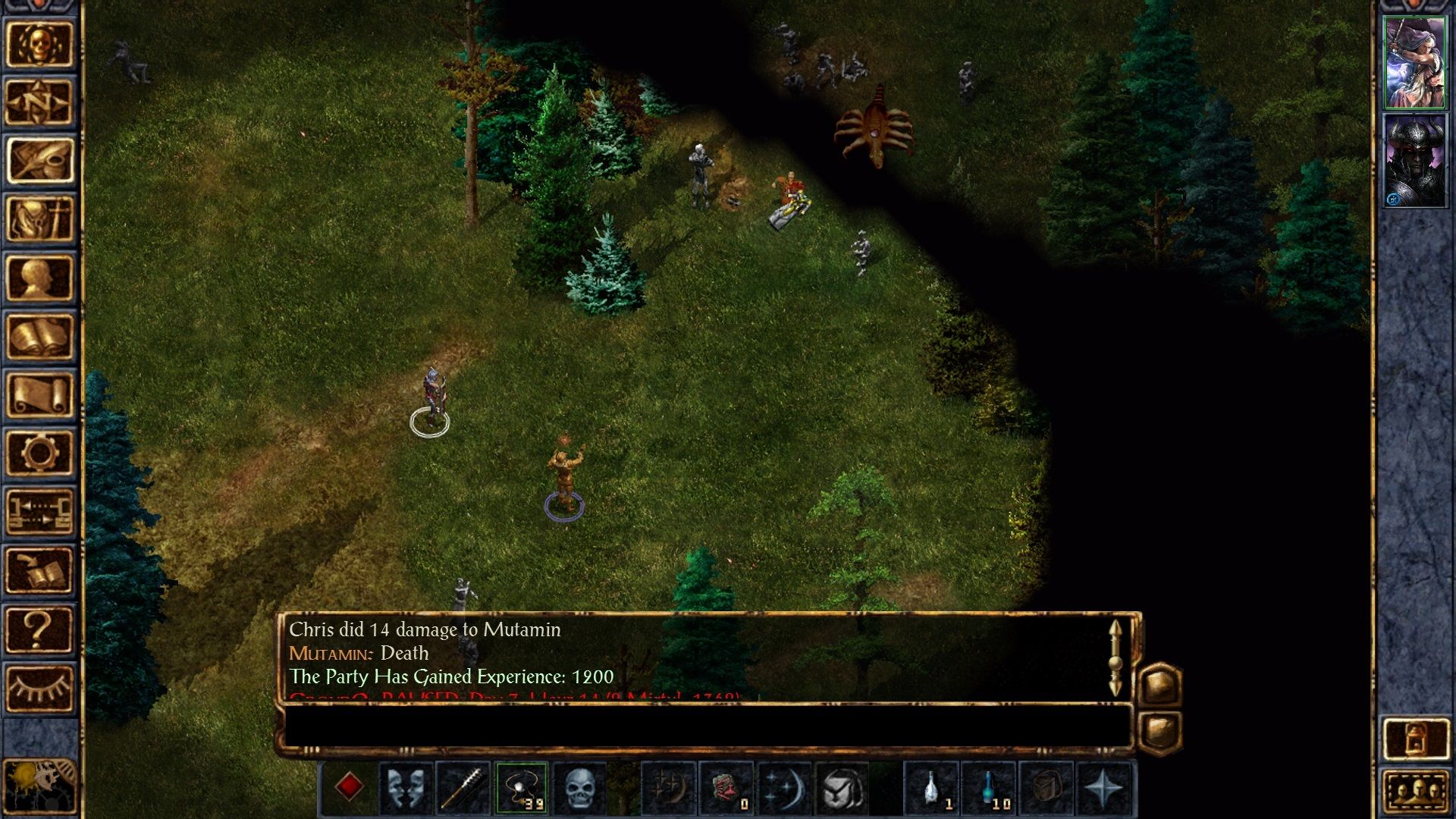Open the priest scroll

click(39, 394)
